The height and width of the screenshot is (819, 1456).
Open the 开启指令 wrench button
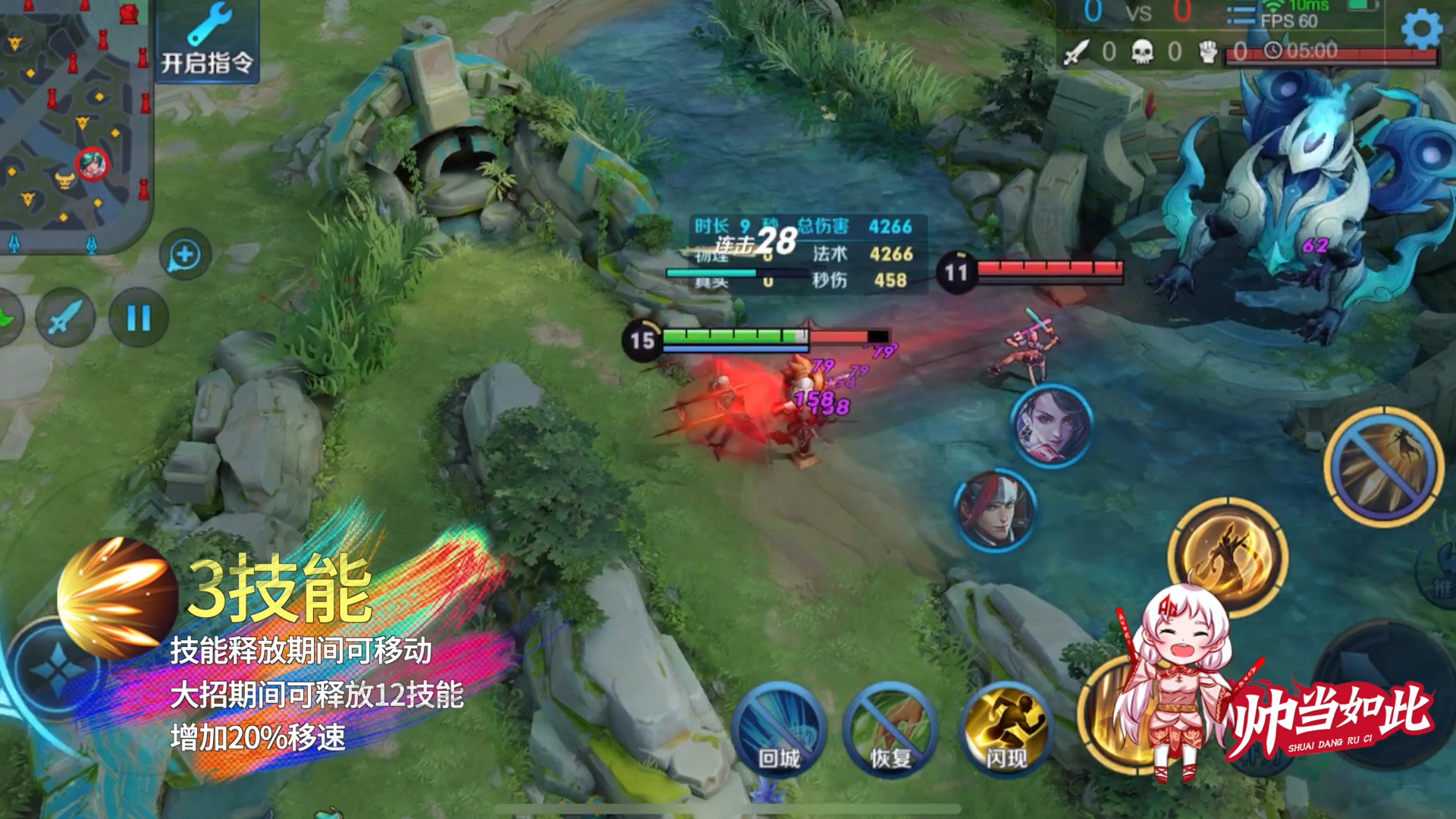click(206, 42)
